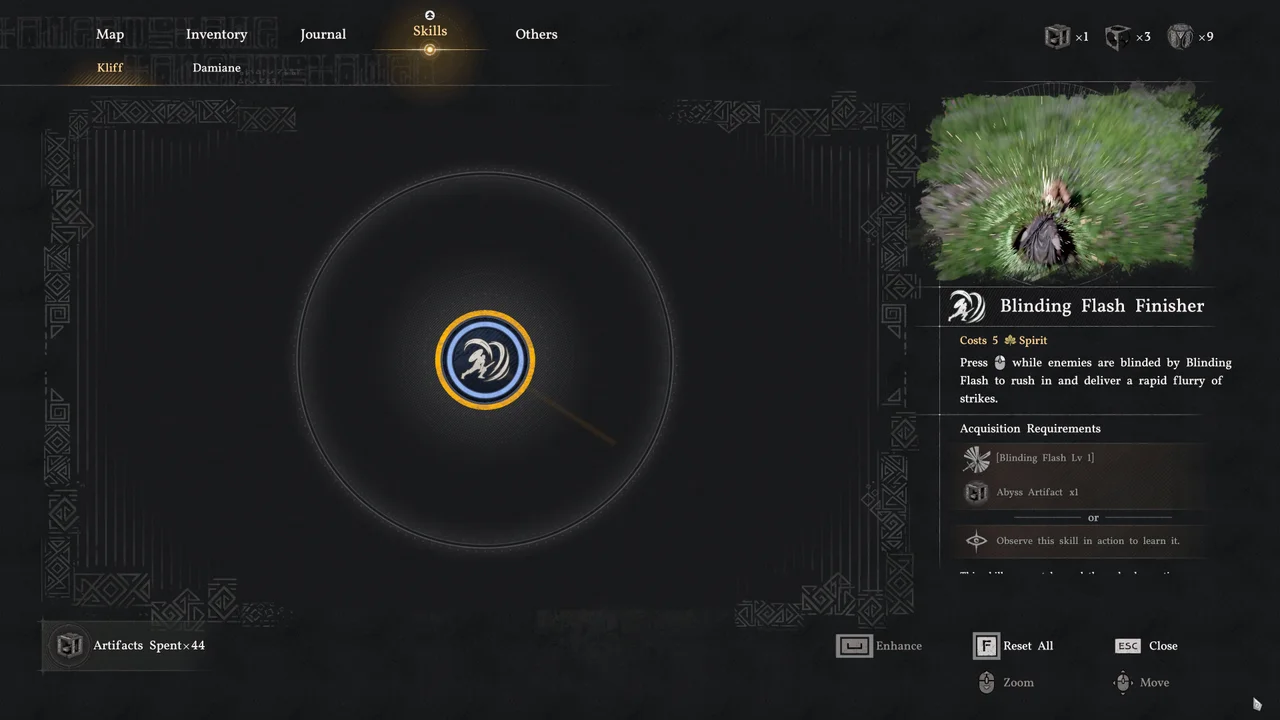Click the eye icon next to Observe text
The height and width of the screenshot is (720, 1280).
(x=976, y=540)
